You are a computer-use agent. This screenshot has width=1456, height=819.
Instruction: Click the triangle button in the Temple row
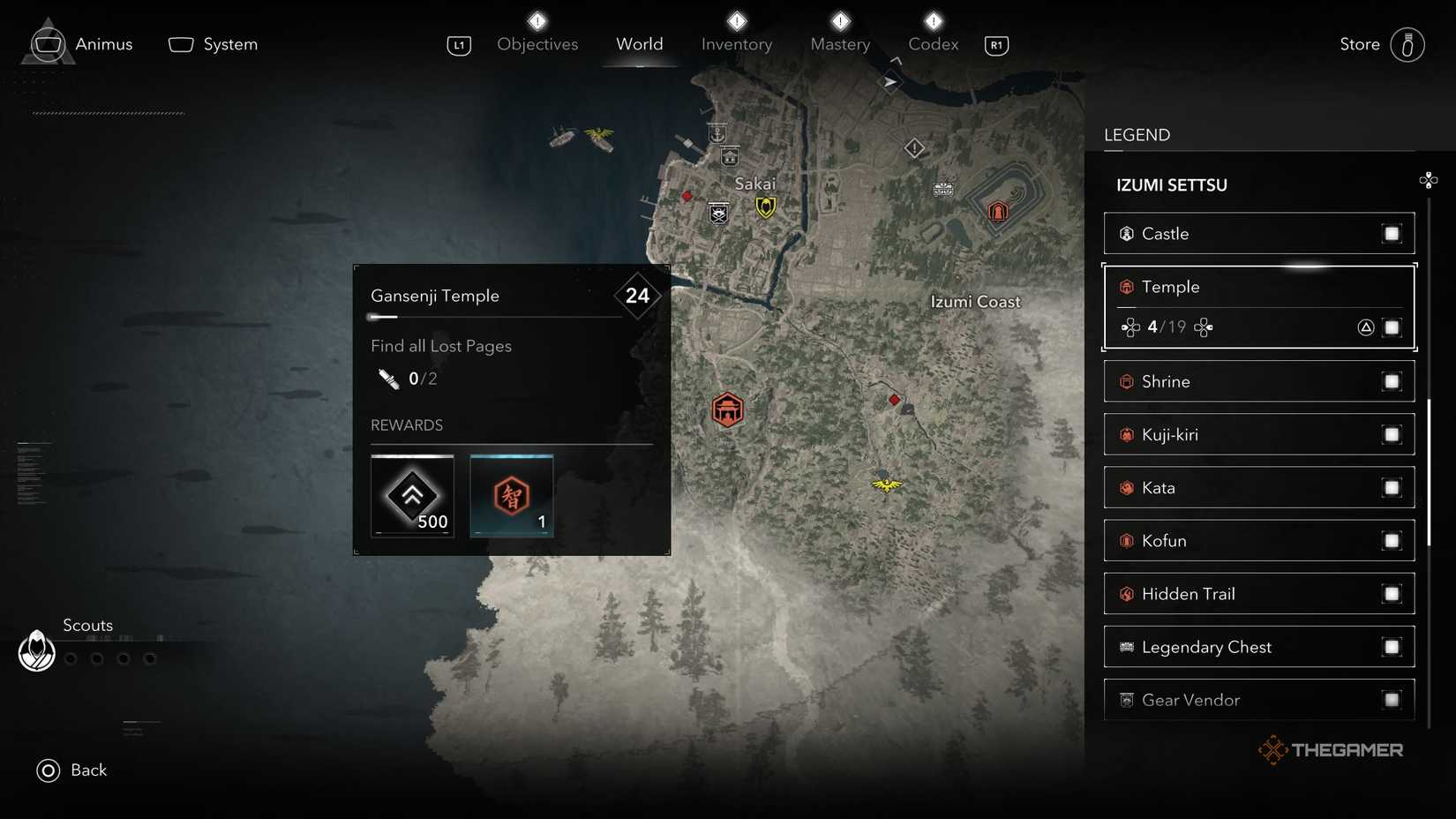click(x=1365, y=327)
